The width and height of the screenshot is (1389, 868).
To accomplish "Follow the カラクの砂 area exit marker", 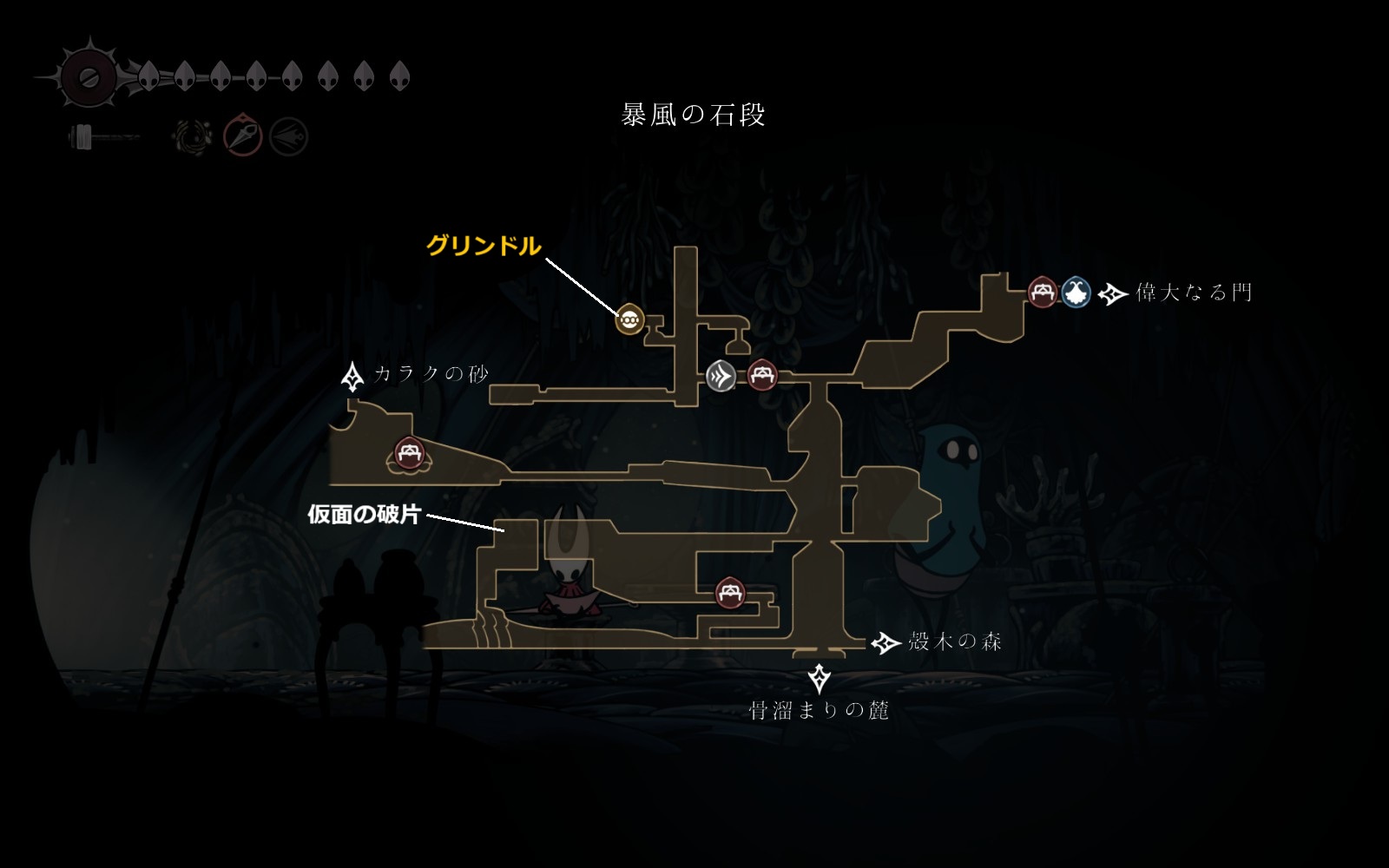I will click(352, 376).
